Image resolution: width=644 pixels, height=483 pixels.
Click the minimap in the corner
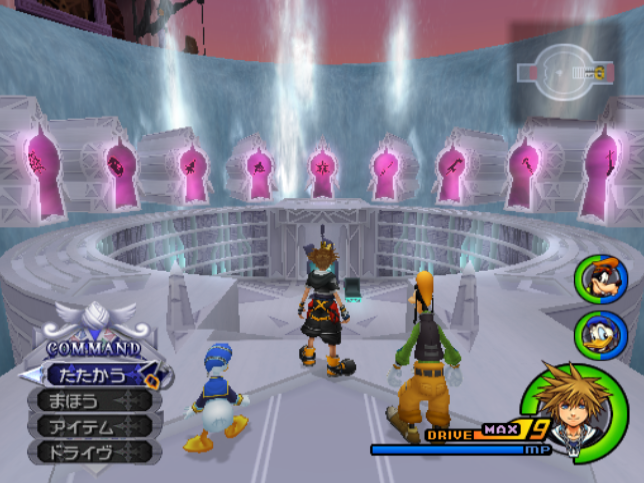pos(564,72)
